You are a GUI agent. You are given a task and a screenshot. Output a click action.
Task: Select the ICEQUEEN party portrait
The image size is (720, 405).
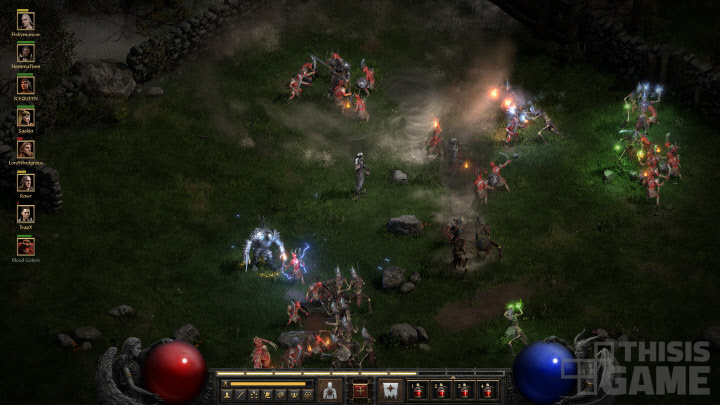[25, 84]
